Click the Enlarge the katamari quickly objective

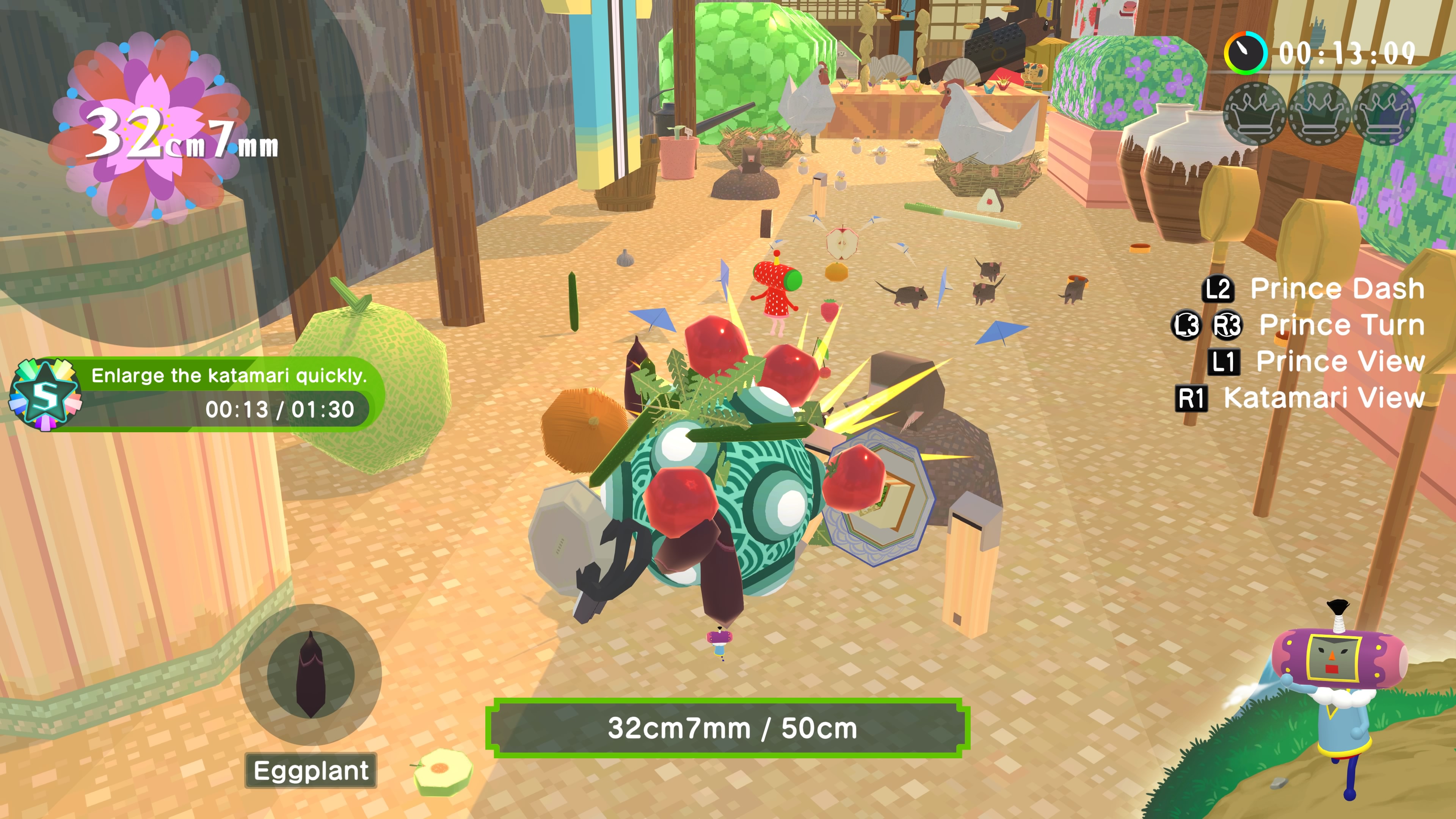point(228,375)
